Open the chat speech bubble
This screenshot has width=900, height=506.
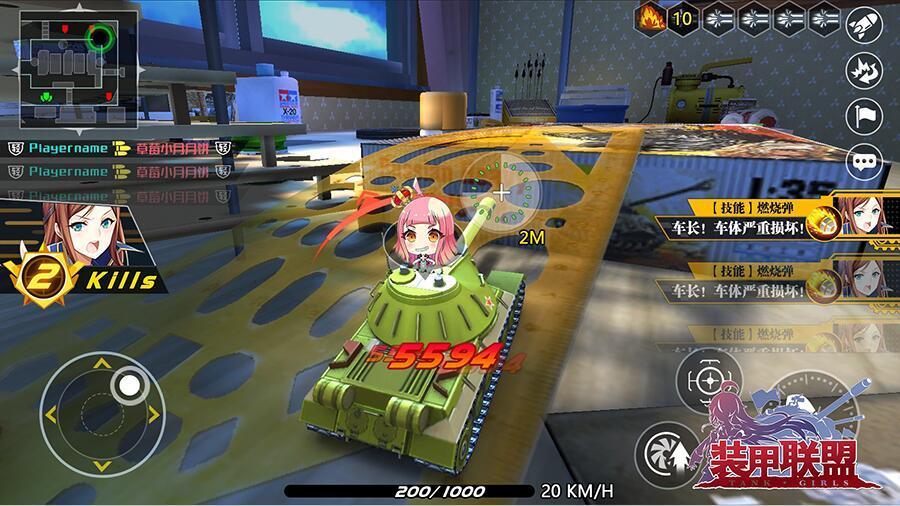tap(863, 160)
